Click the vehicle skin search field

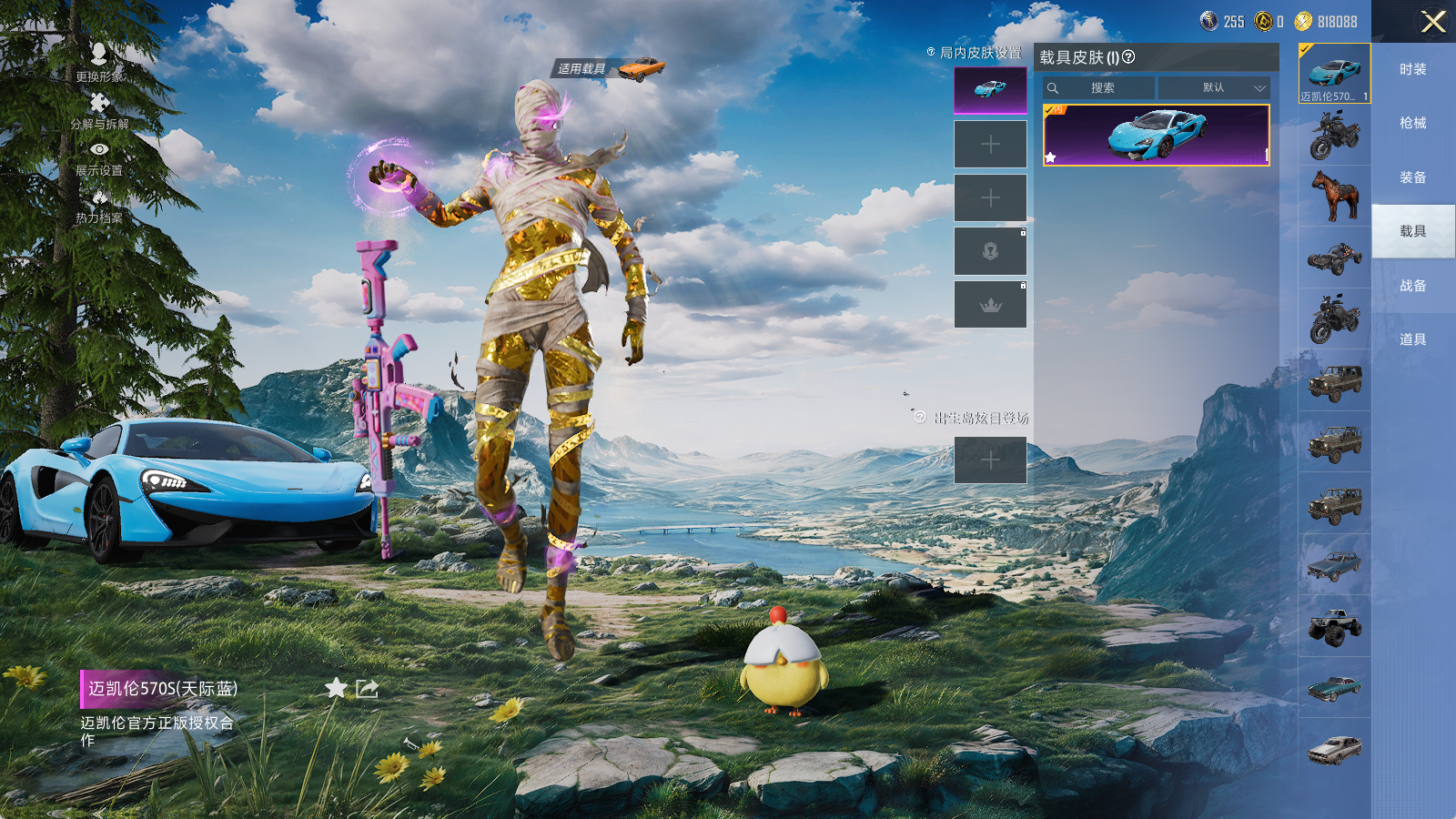[1102, 88]
